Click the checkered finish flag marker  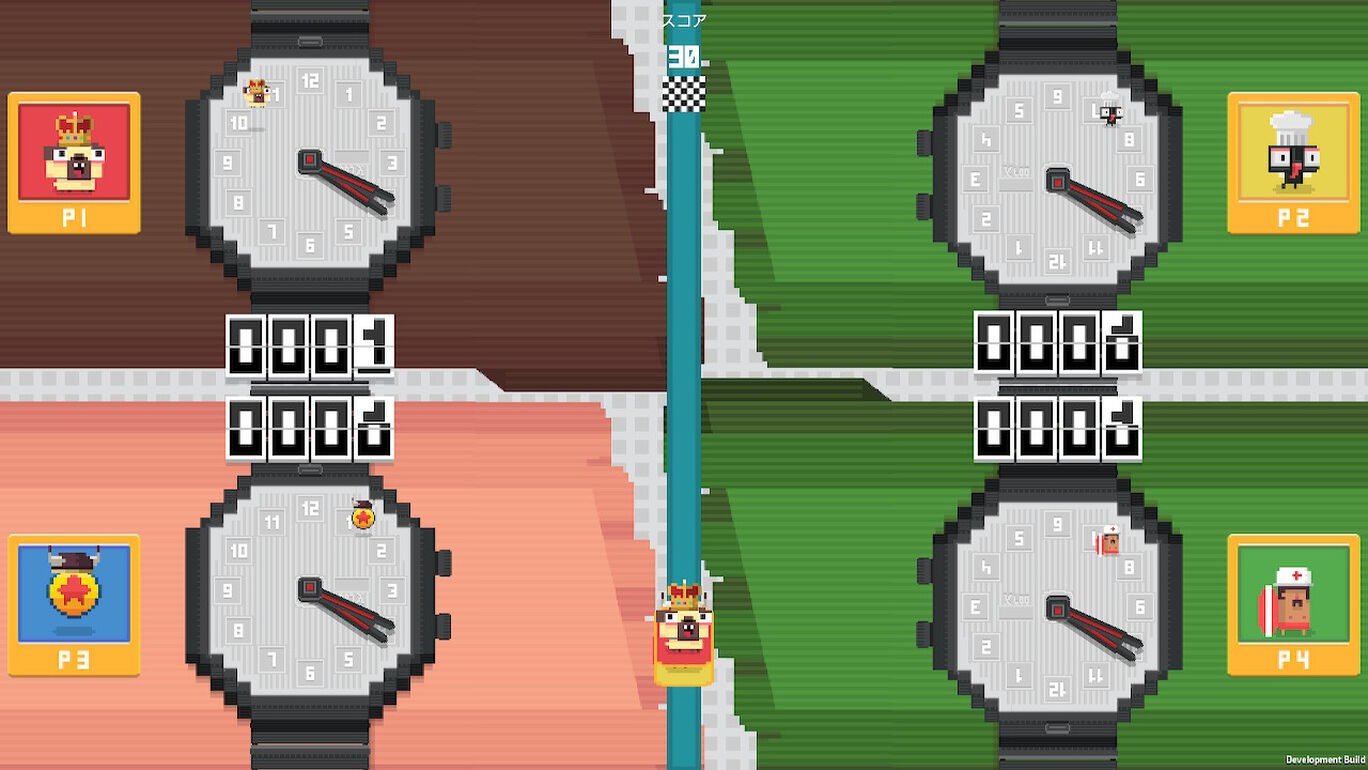686,95
